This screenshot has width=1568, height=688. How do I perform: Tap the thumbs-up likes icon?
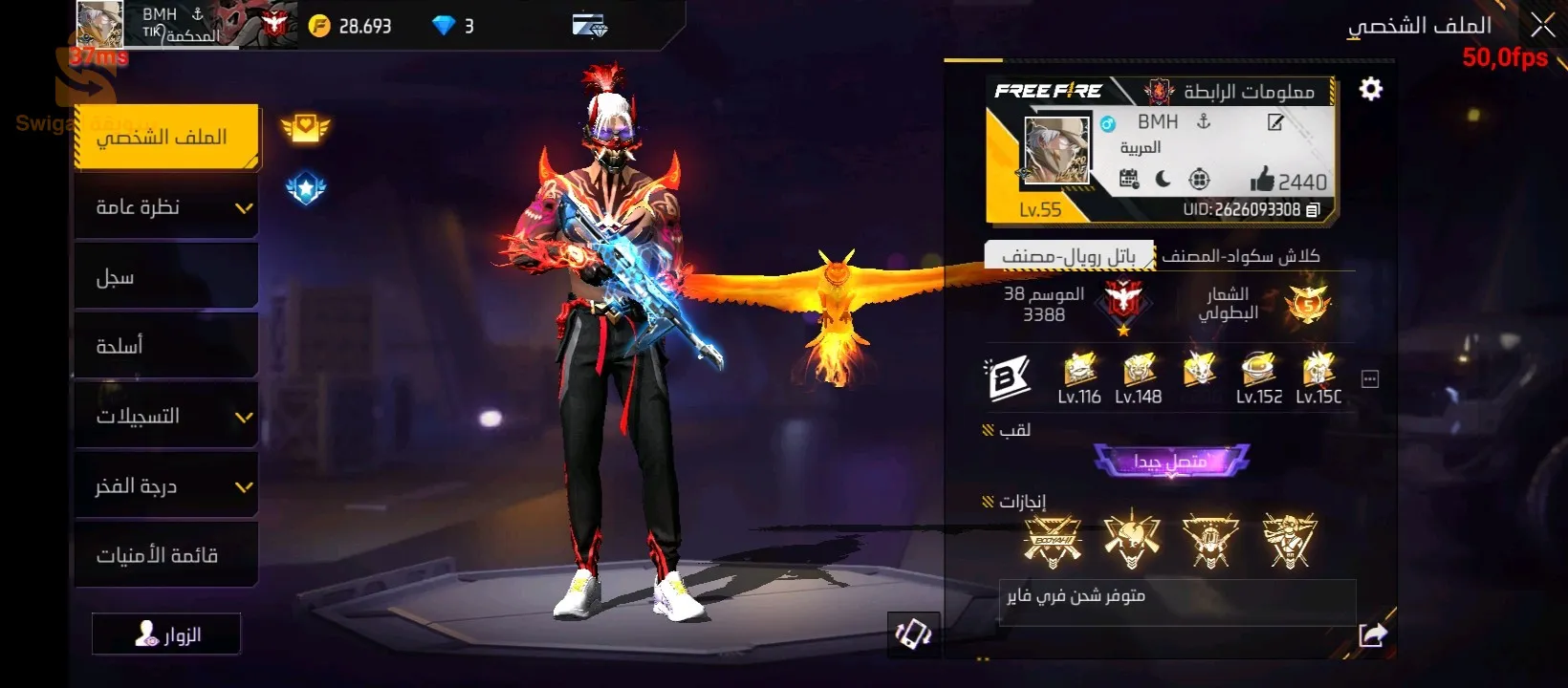coord(1262,180)
